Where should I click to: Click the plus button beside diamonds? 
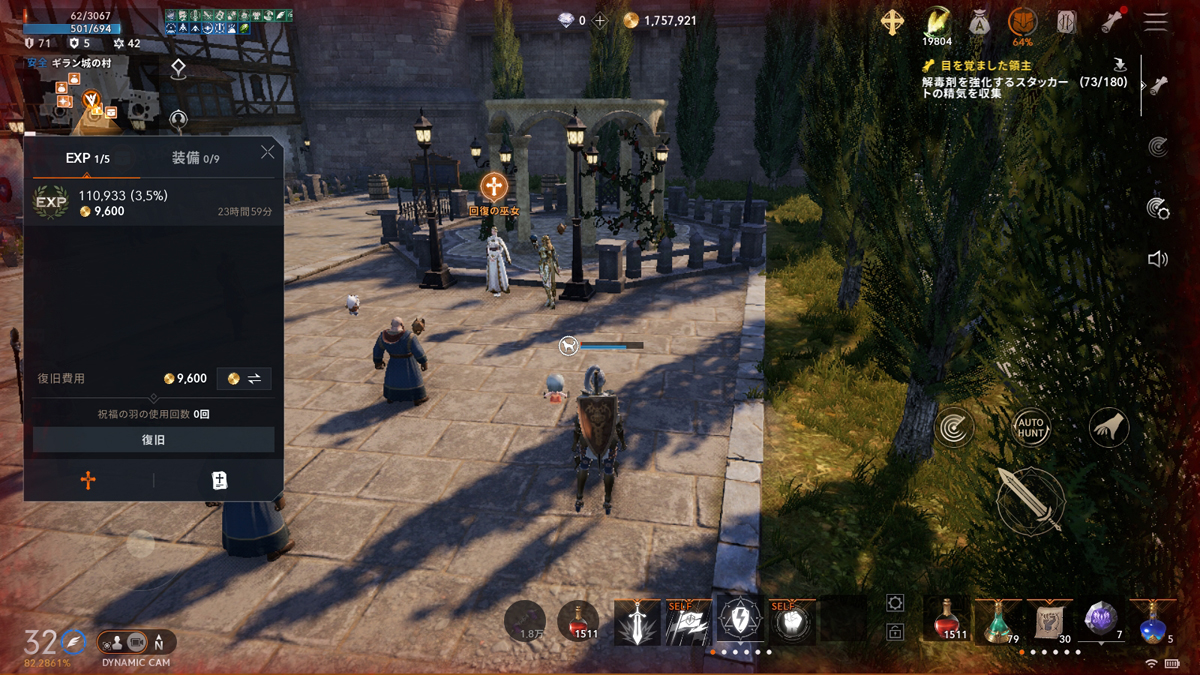pos(600,20)
